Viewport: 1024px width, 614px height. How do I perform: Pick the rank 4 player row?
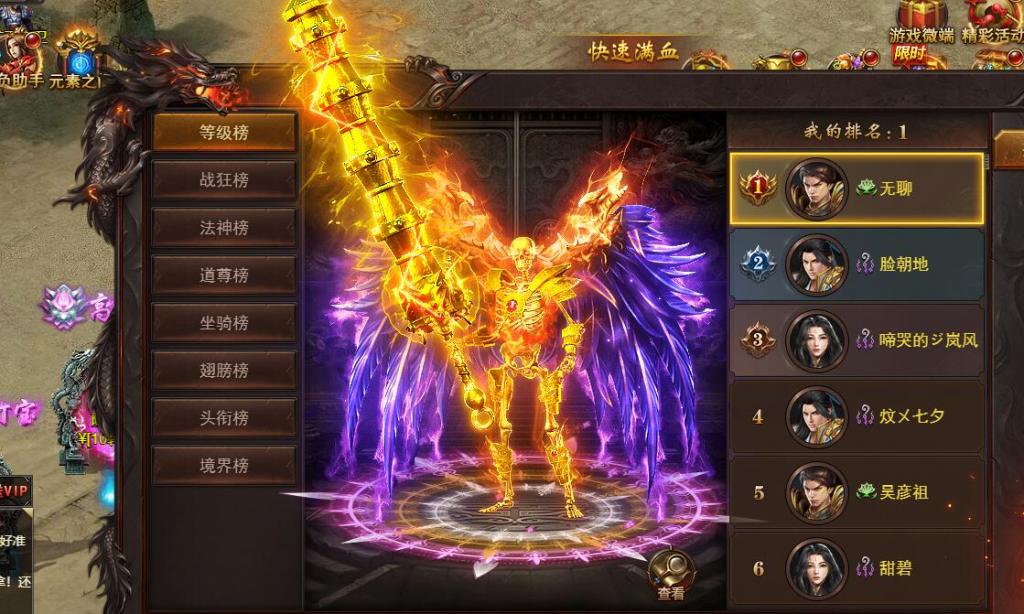point(856,416)
